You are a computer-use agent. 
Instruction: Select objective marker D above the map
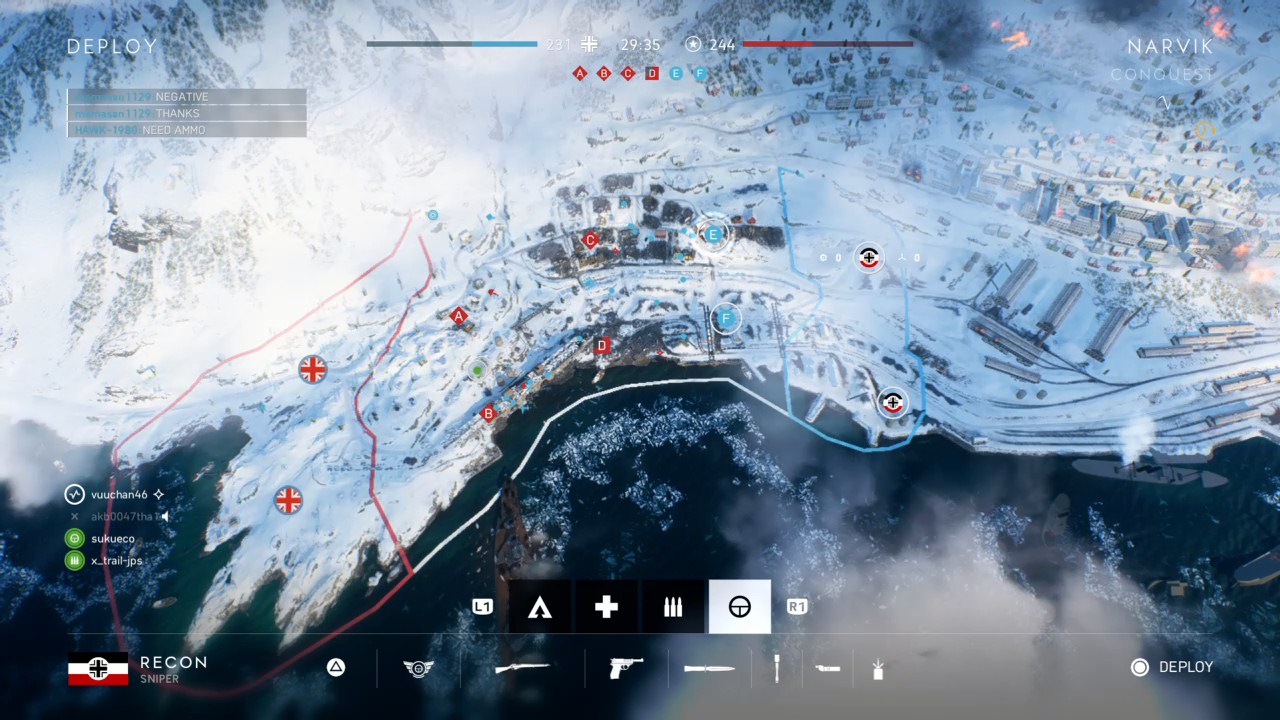(x=652, y=73)
